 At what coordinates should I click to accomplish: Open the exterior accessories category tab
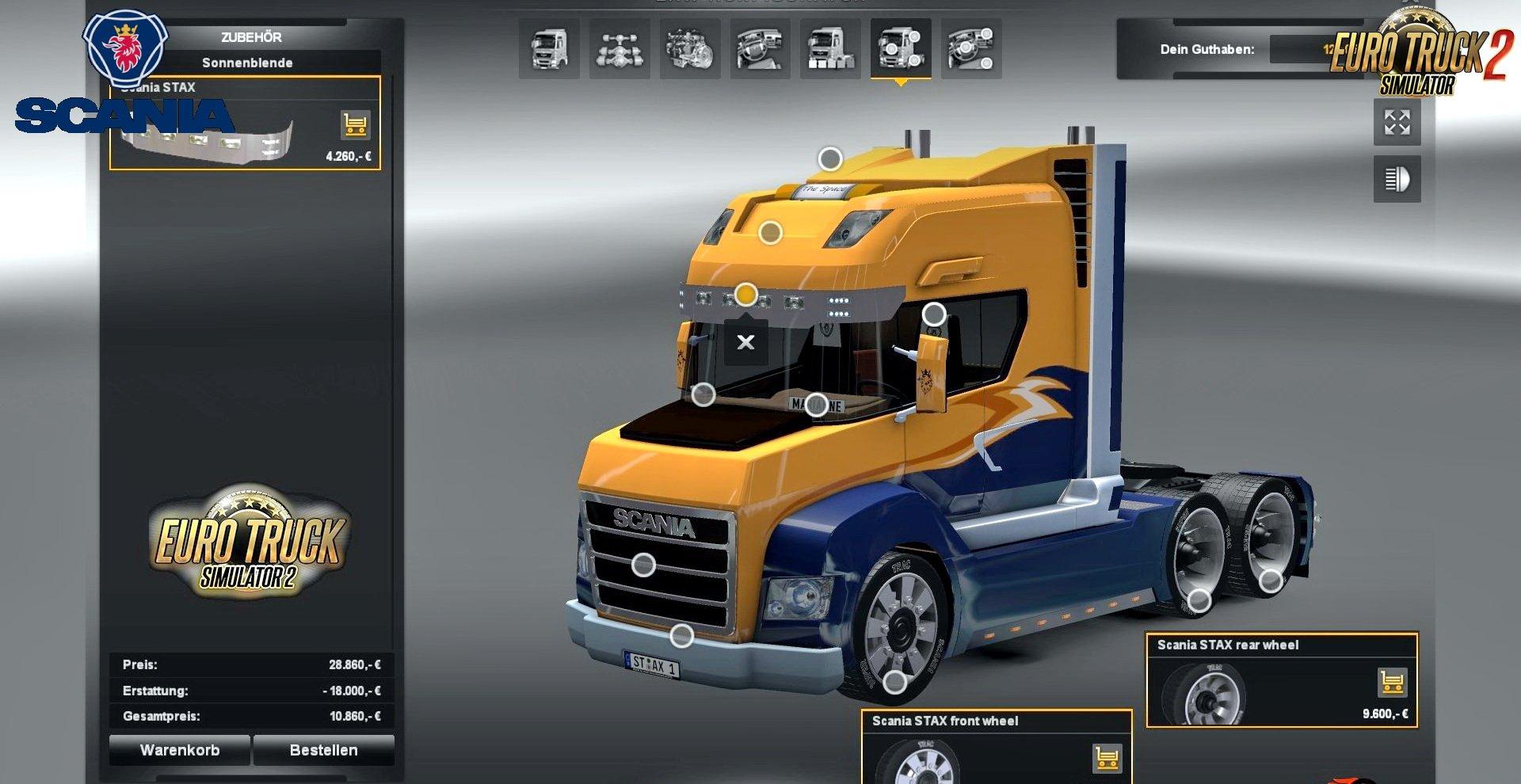(901, 48)
